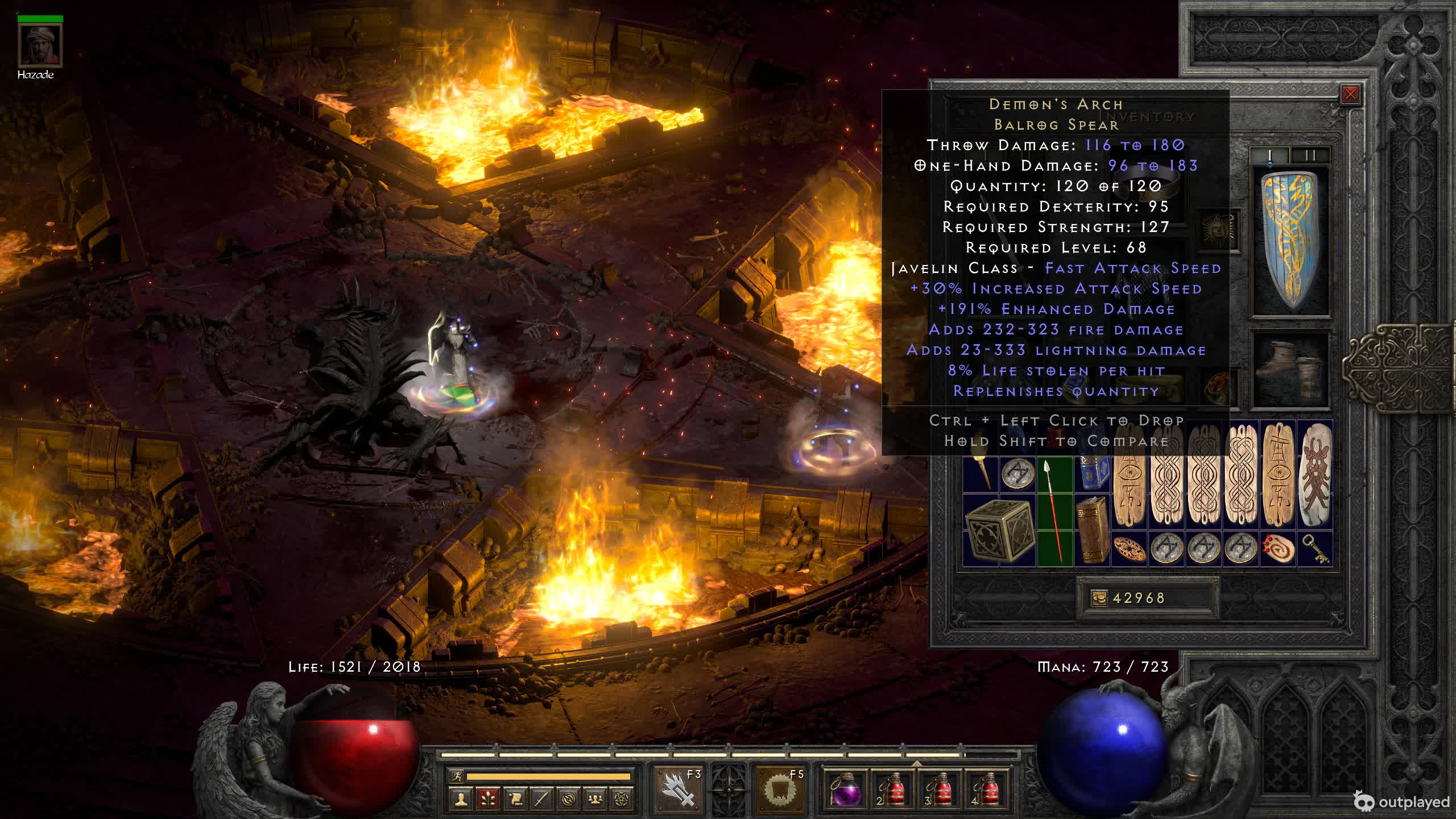Select the spiral charm with red gems
Screen dimensions: 1456x819
click(x=1278, y=549)
